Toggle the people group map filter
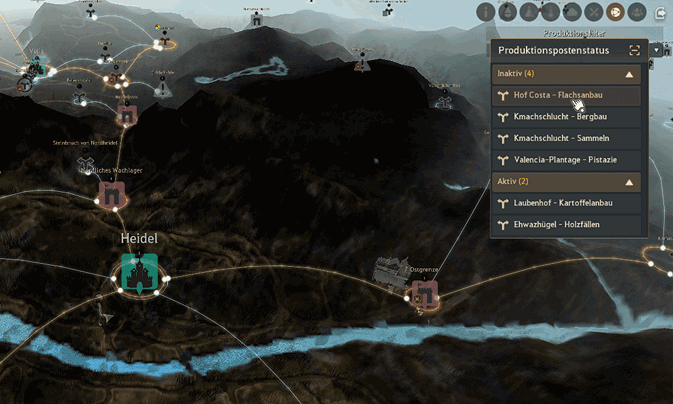The width and height of the screenshot is (673, 404). pyautogui.click(x=637, y=13)
